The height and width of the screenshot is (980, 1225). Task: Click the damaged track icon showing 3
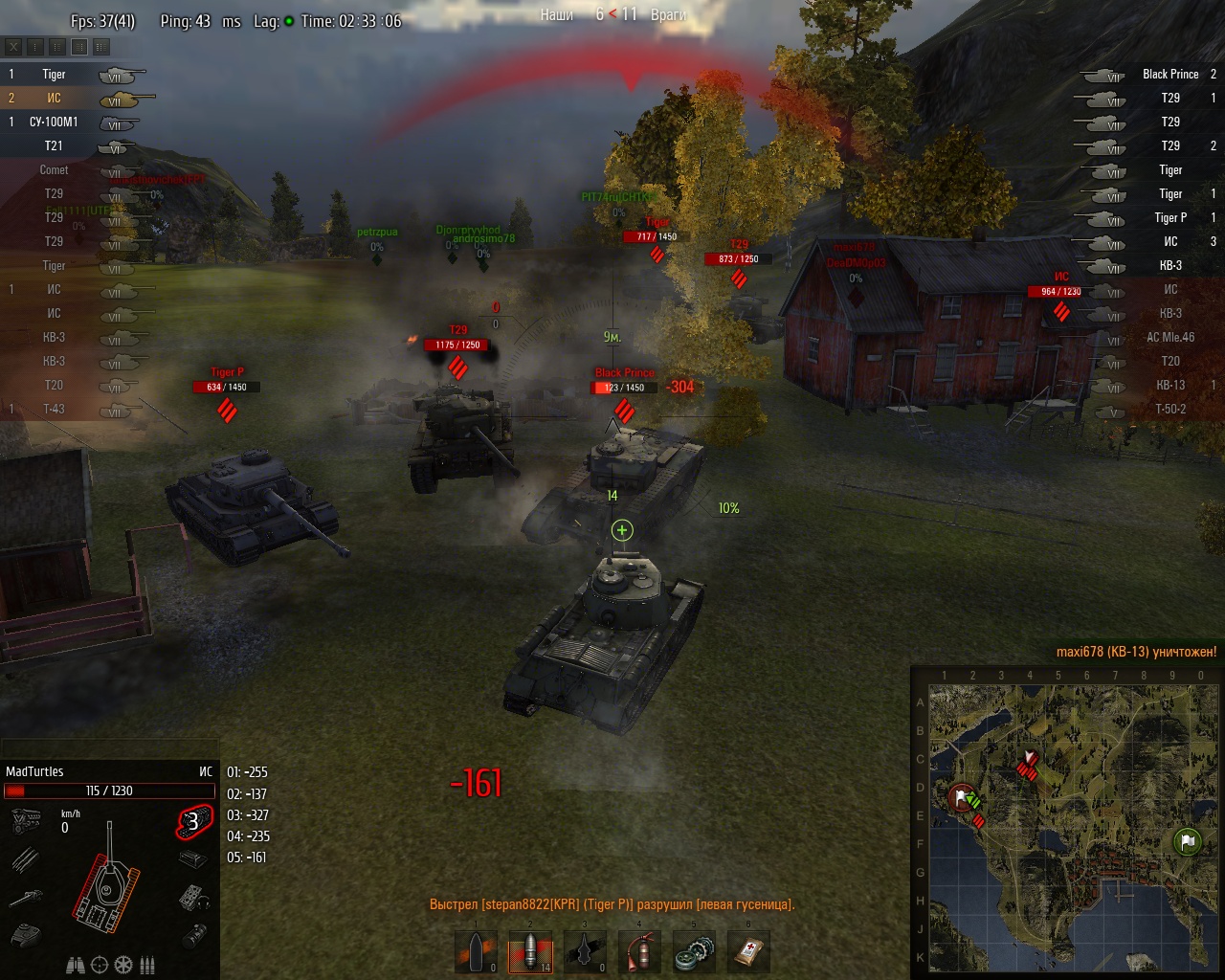click(x=193, y=821)
